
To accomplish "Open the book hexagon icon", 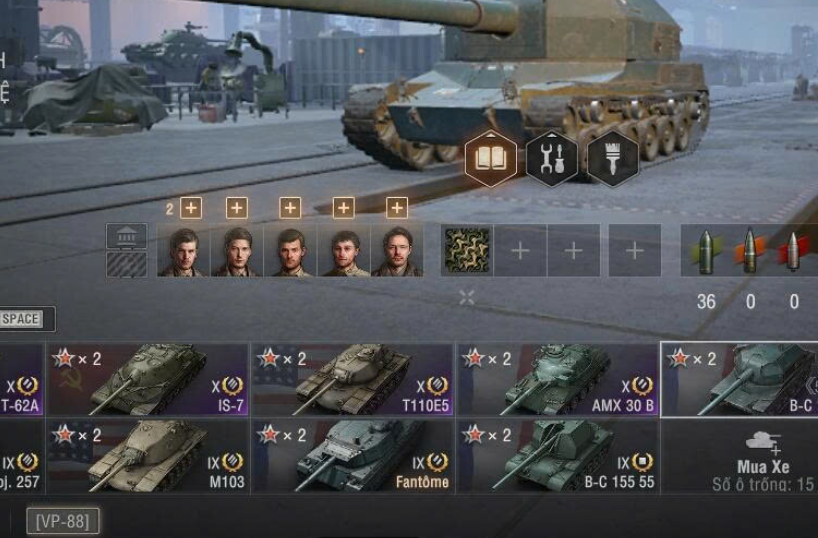I will (491, 159).
